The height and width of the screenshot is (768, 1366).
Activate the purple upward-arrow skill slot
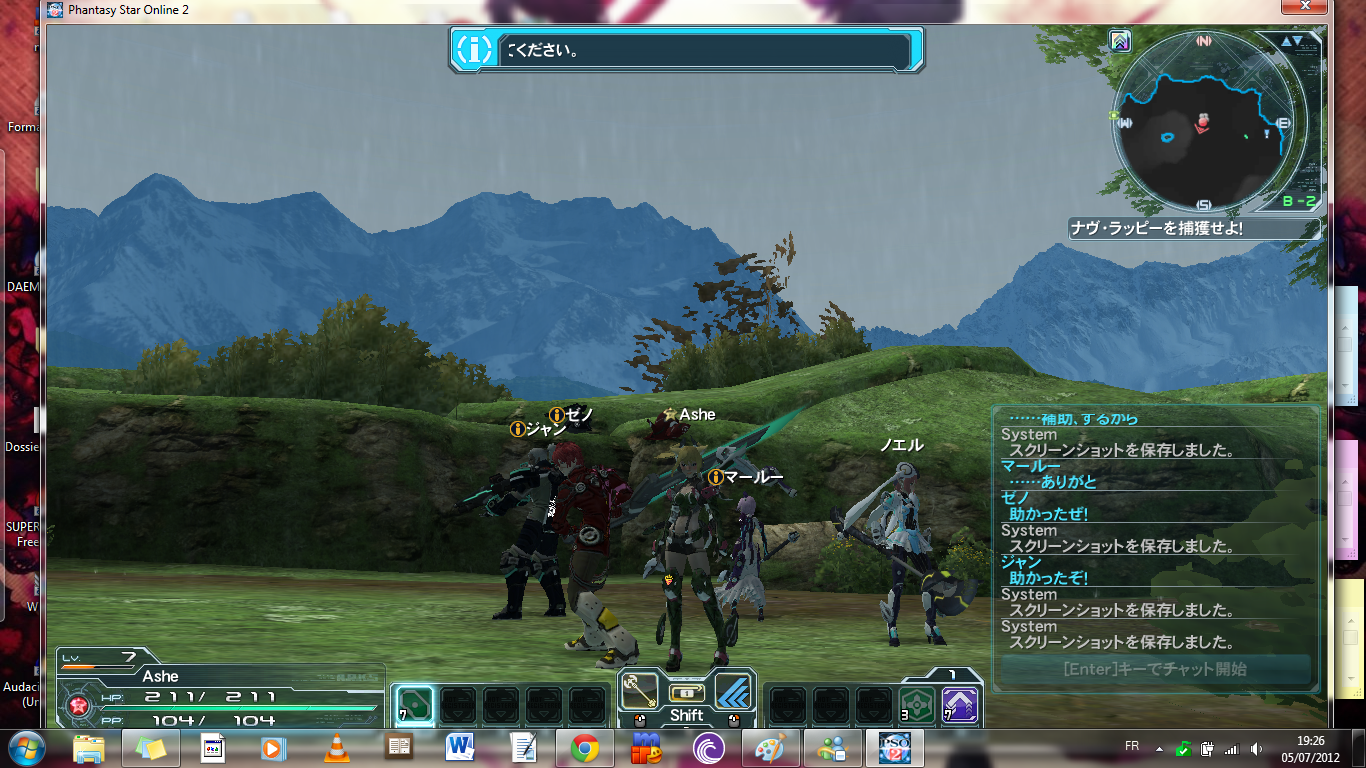tap(960, 704)
